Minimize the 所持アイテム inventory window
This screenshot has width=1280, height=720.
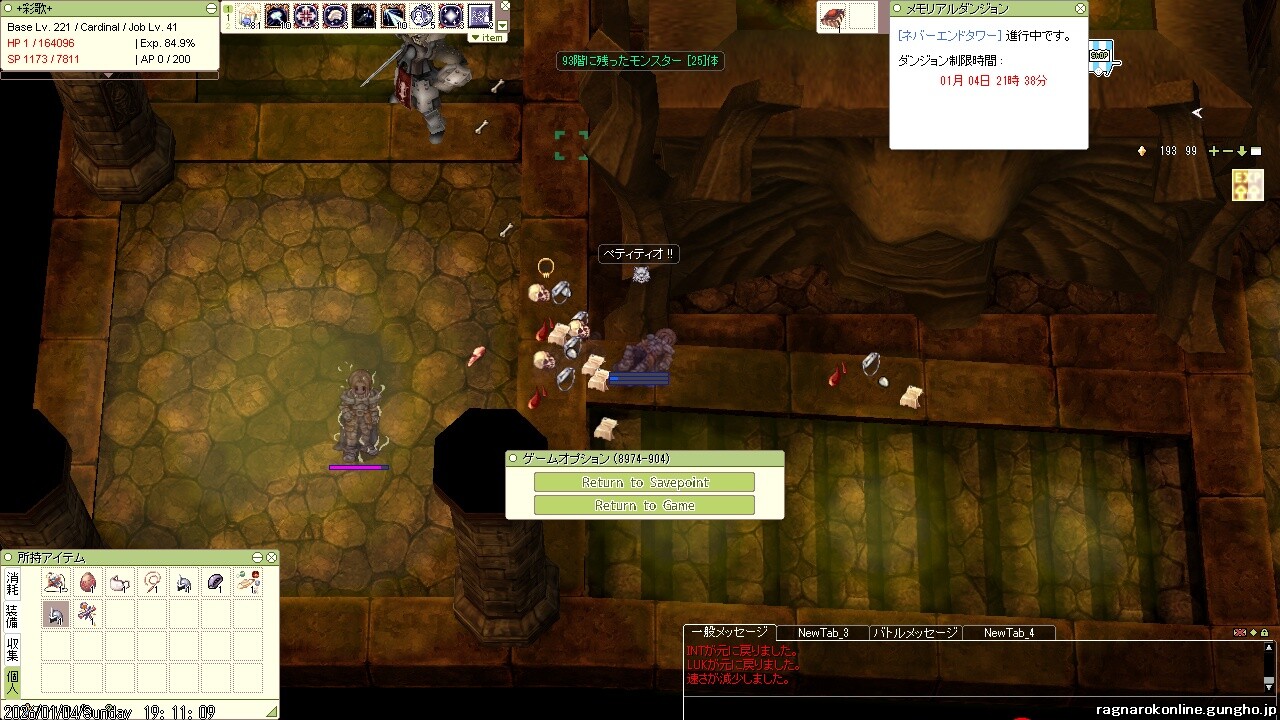click(x=258, y=557)
